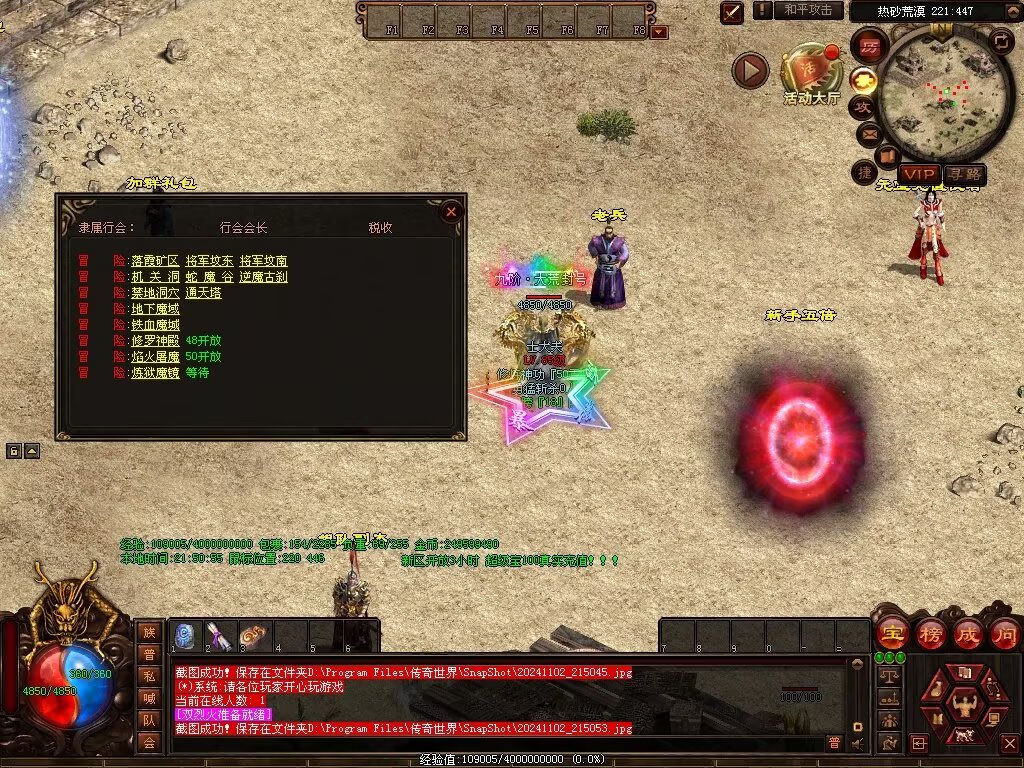This screenshot has width=1024, height=768.
Task: Show the 榜 rankings button
Action: [x=930, y=633]
